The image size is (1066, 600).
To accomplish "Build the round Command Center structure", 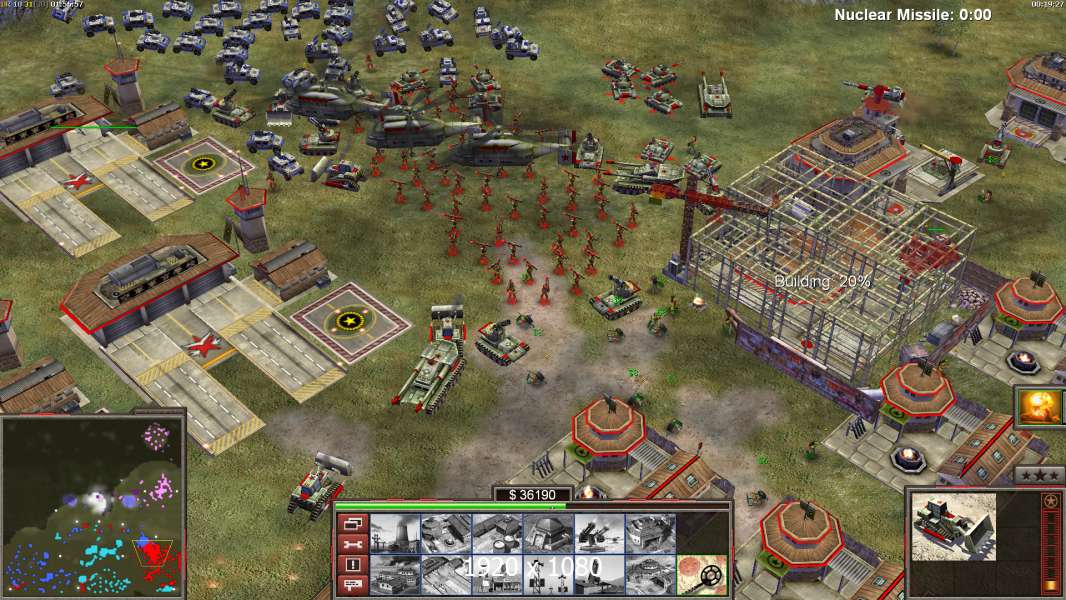I will coord(651,574).
